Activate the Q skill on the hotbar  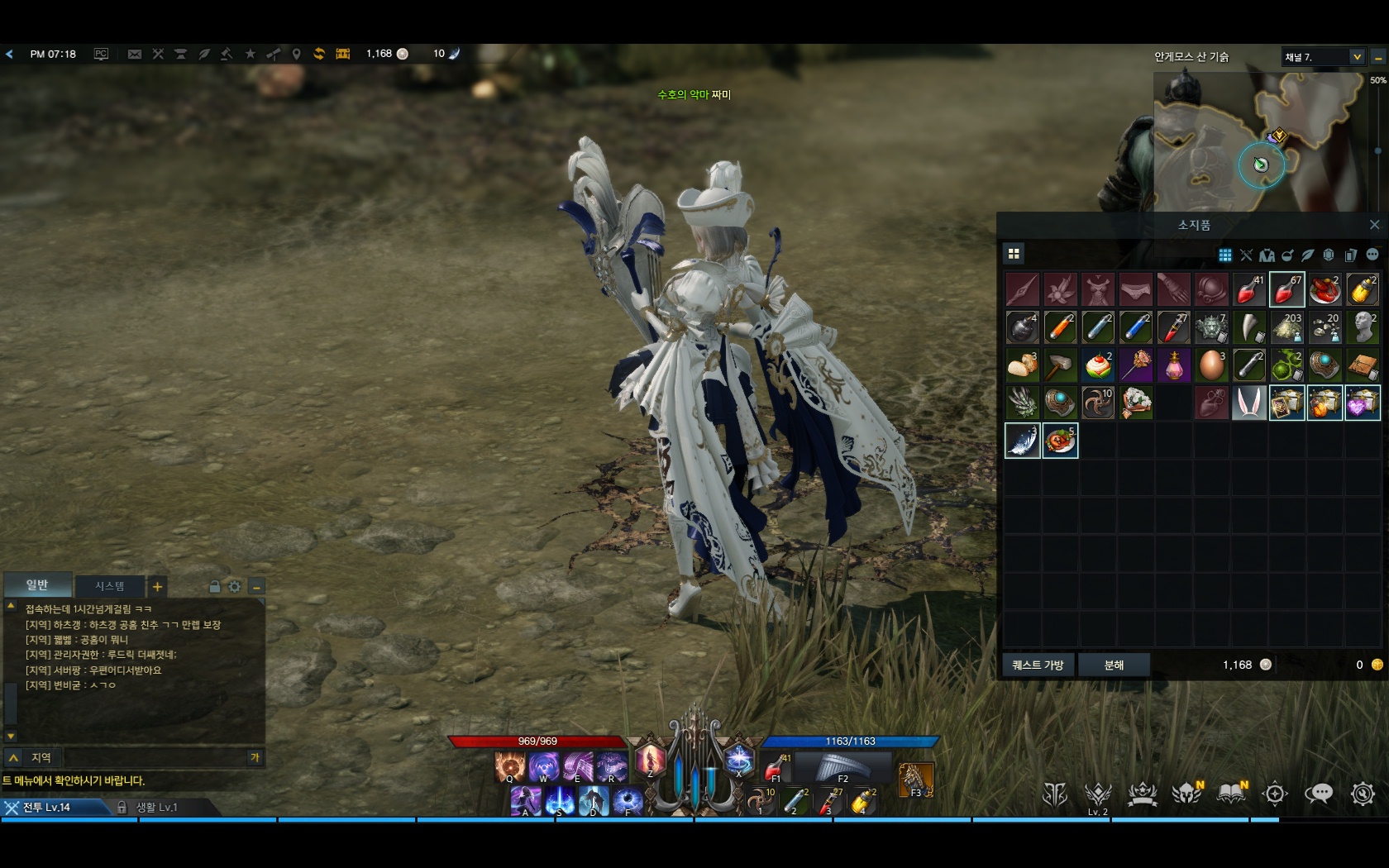pos(509,766)
